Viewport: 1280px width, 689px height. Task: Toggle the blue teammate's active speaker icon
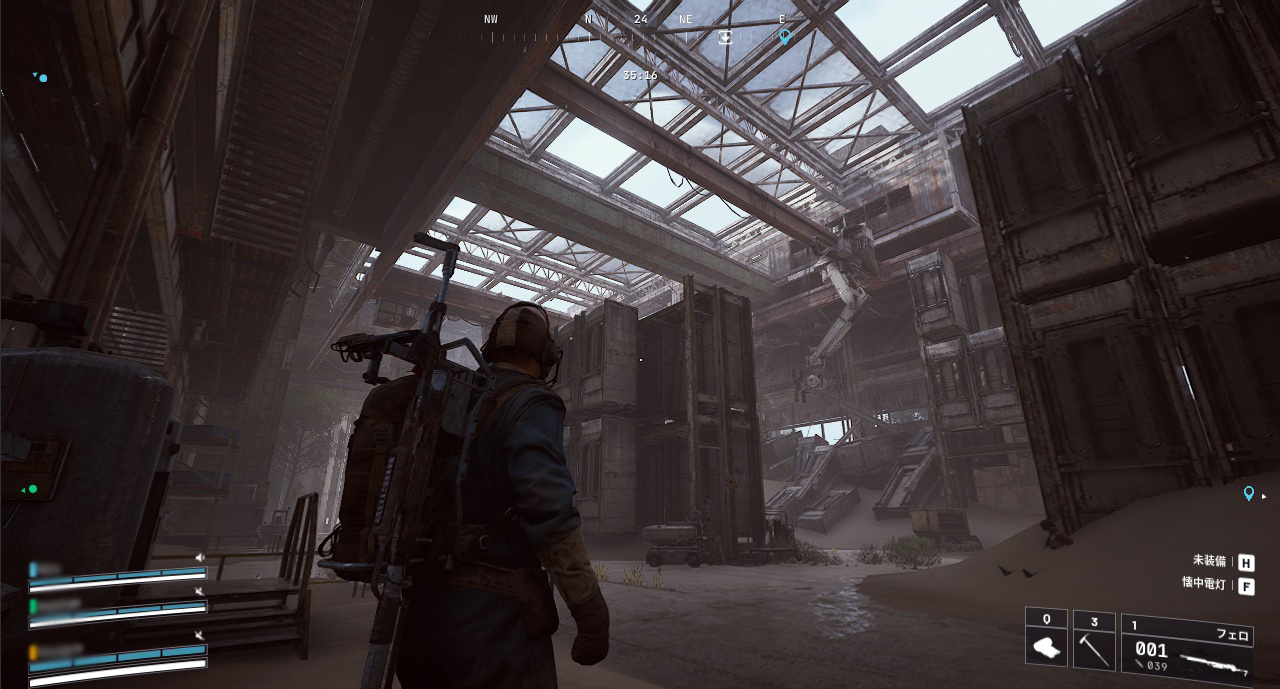coord(200,557)
